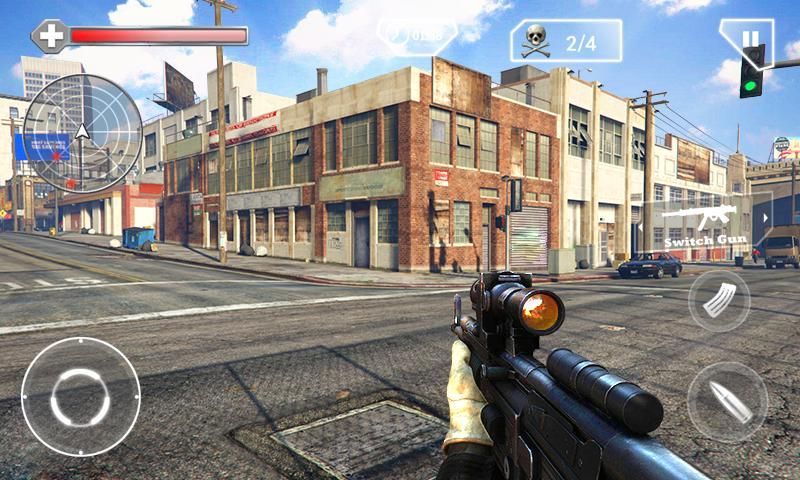Touch the virtual movement joystick
The height and width of the screenshot is (480, 800).
tap(80, 397)
